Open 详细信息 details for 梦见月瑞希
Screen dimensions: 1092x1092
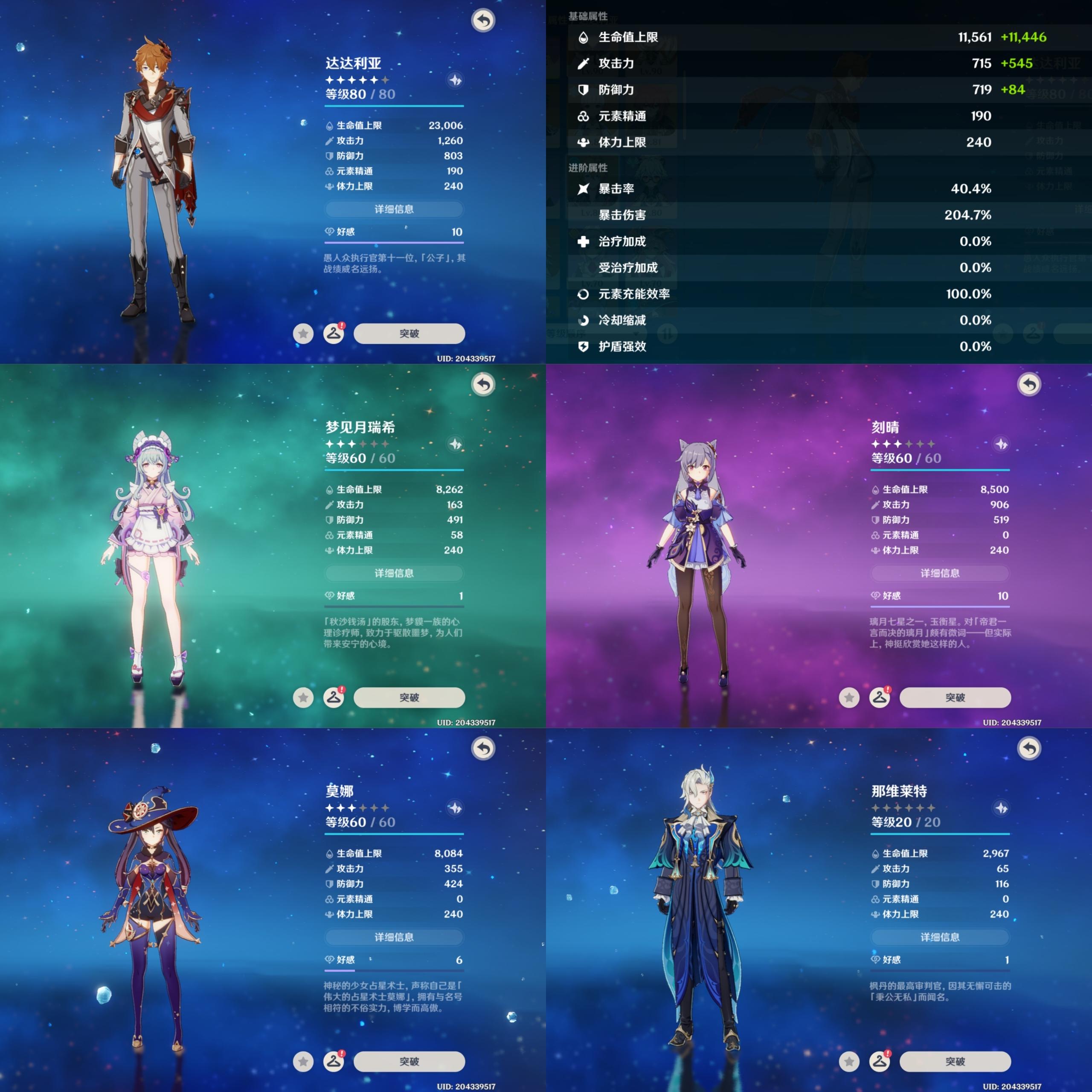coord(394,573)
